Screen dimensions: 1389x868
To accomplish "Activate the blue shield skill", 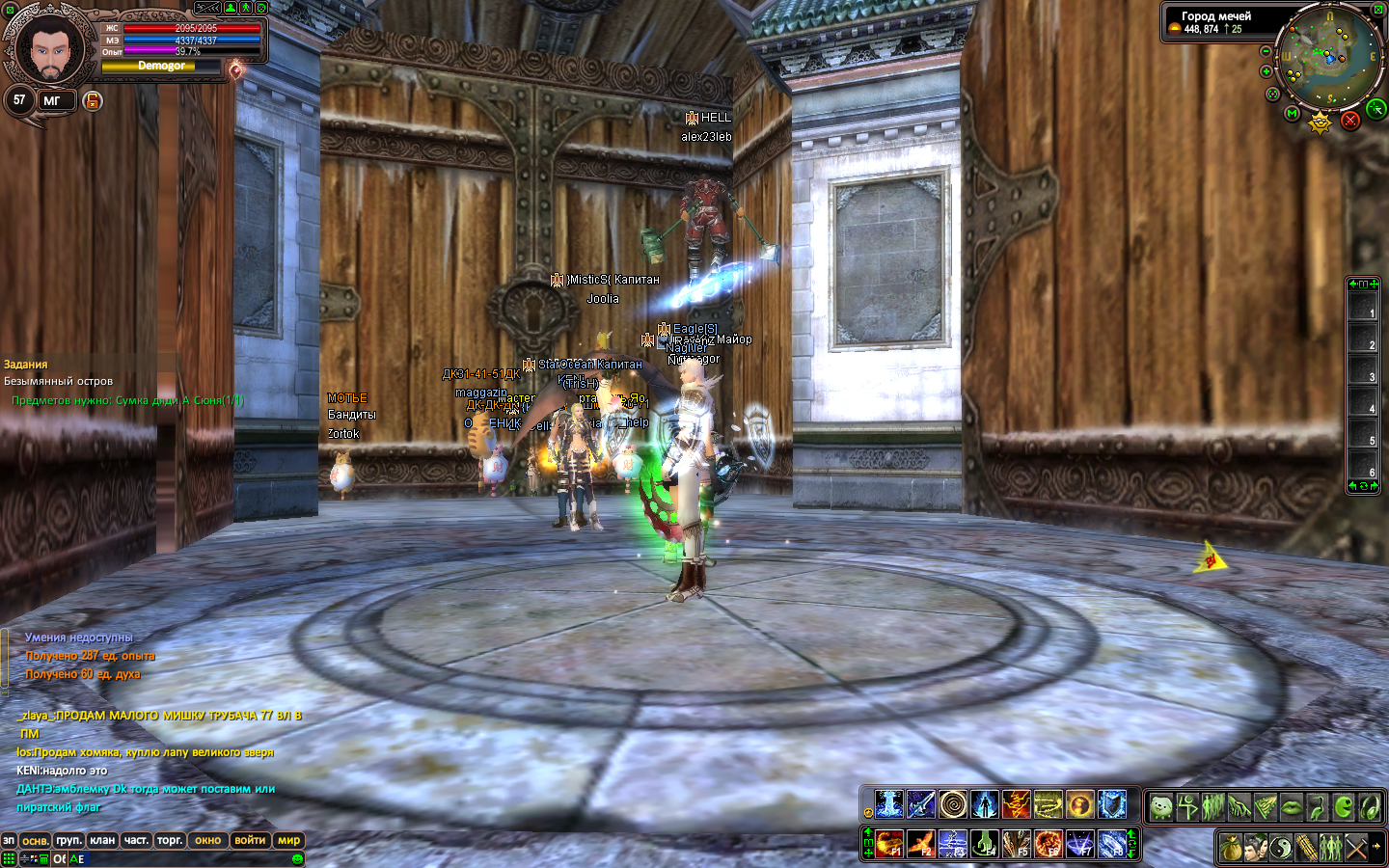I will pyautogui.click(x=1112, y=803).
